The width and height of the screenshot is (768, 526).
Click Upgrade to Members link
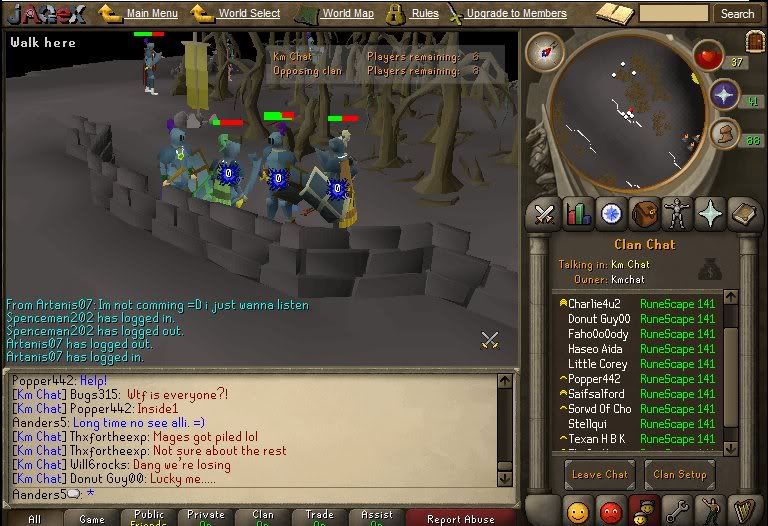516,14
